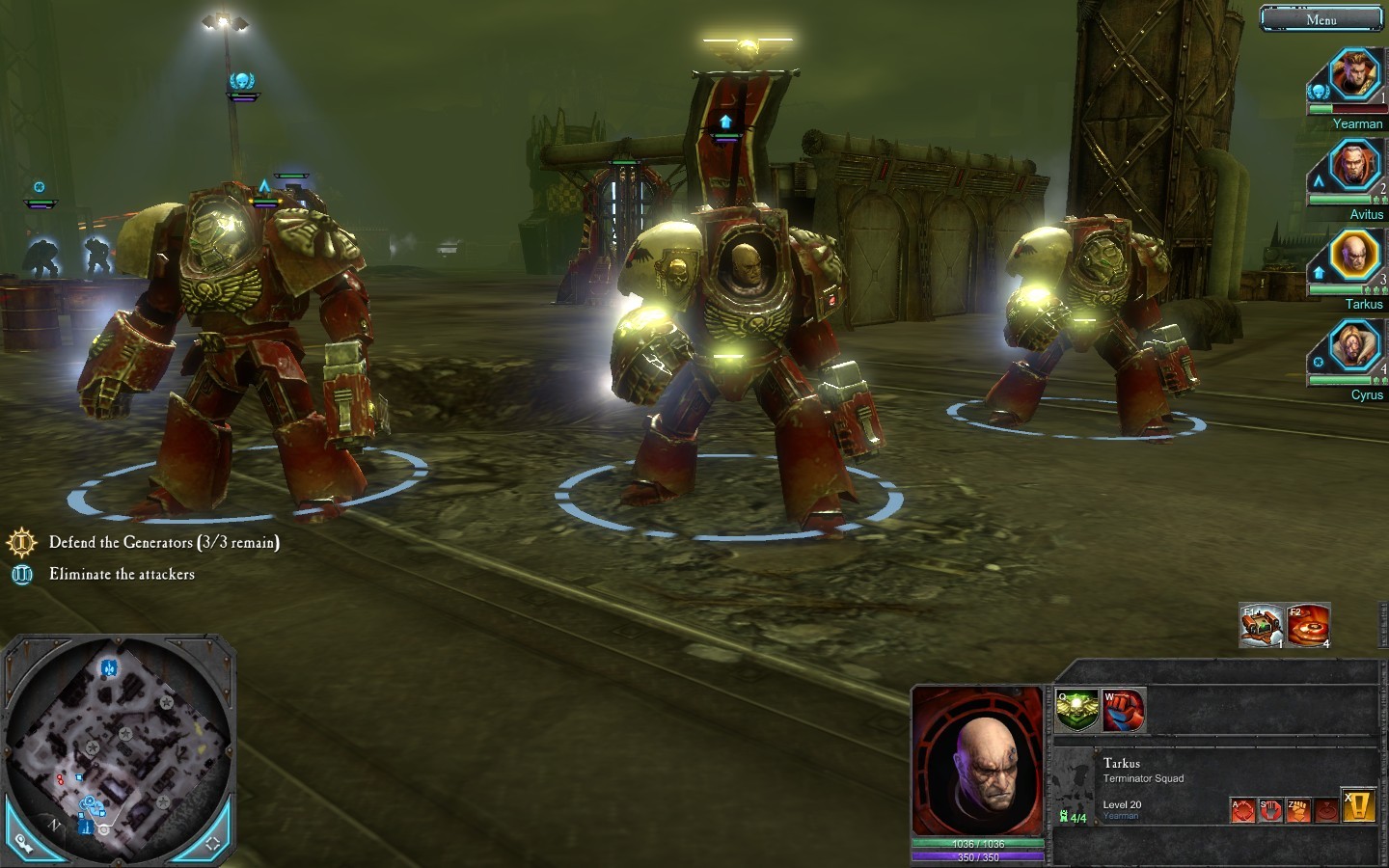Select the Eliminate the attackers objective
Viewport: 1389px width, 868px height.
tap(122, 575)
